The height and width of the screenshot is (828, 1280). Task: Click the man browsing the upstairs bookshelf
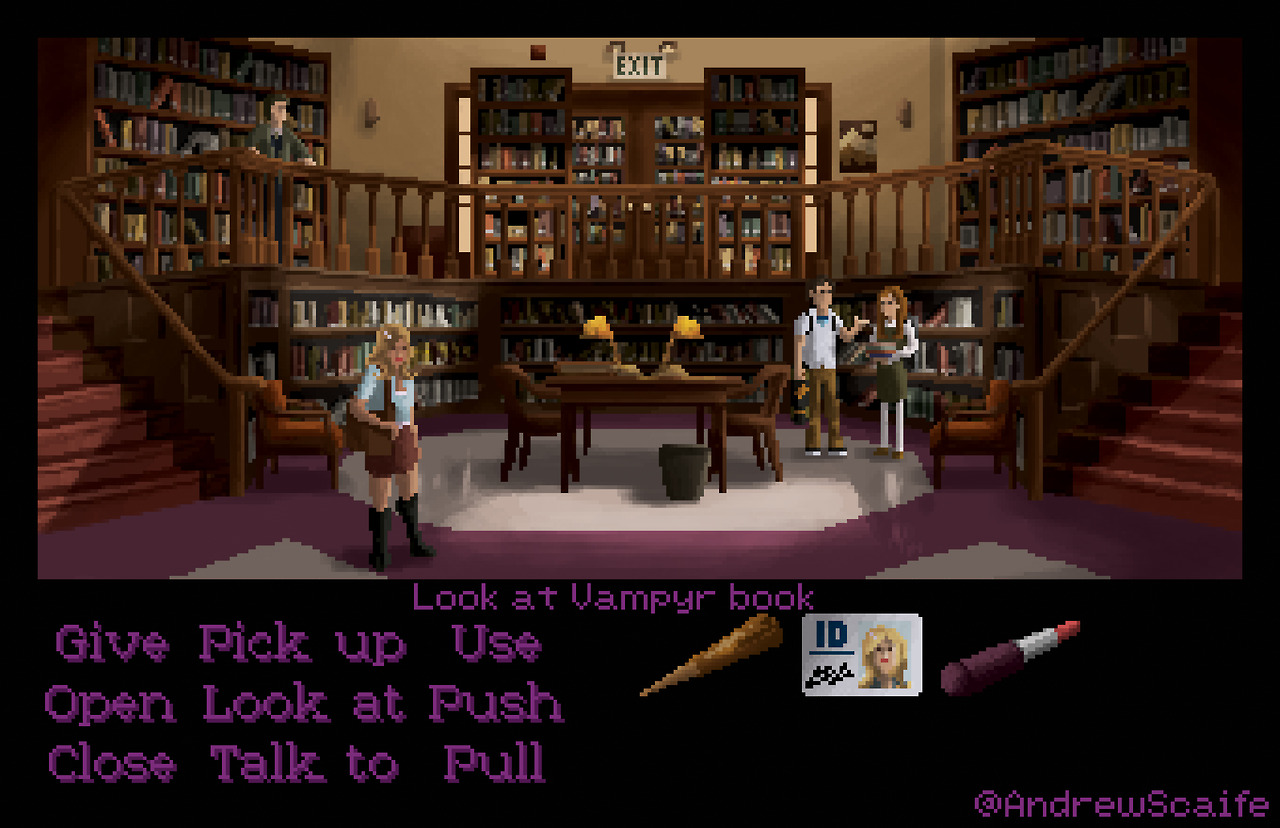pyautogui.click(x=277, y=130)
